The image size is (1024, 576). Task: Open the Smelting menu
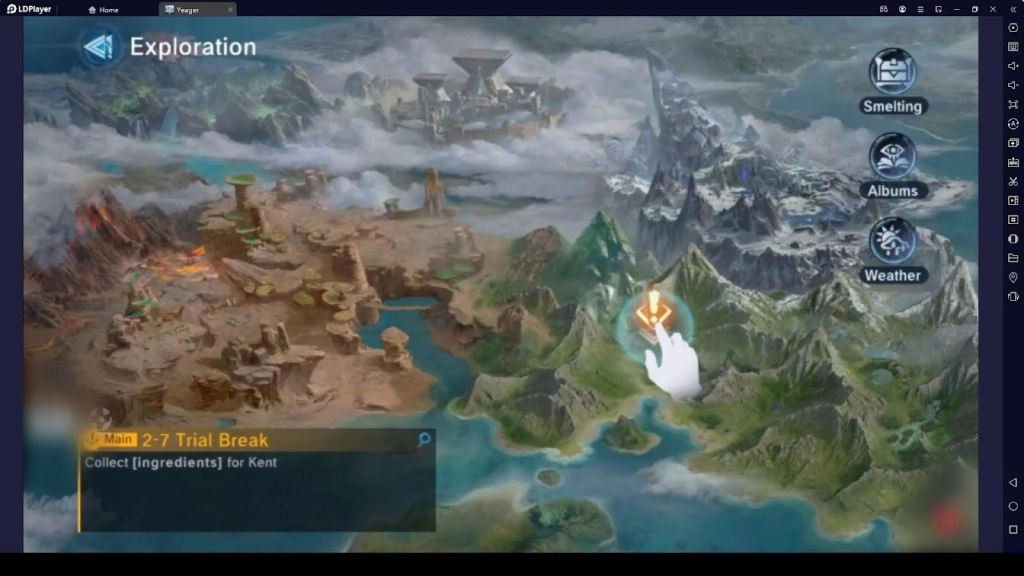coord(892,73)
